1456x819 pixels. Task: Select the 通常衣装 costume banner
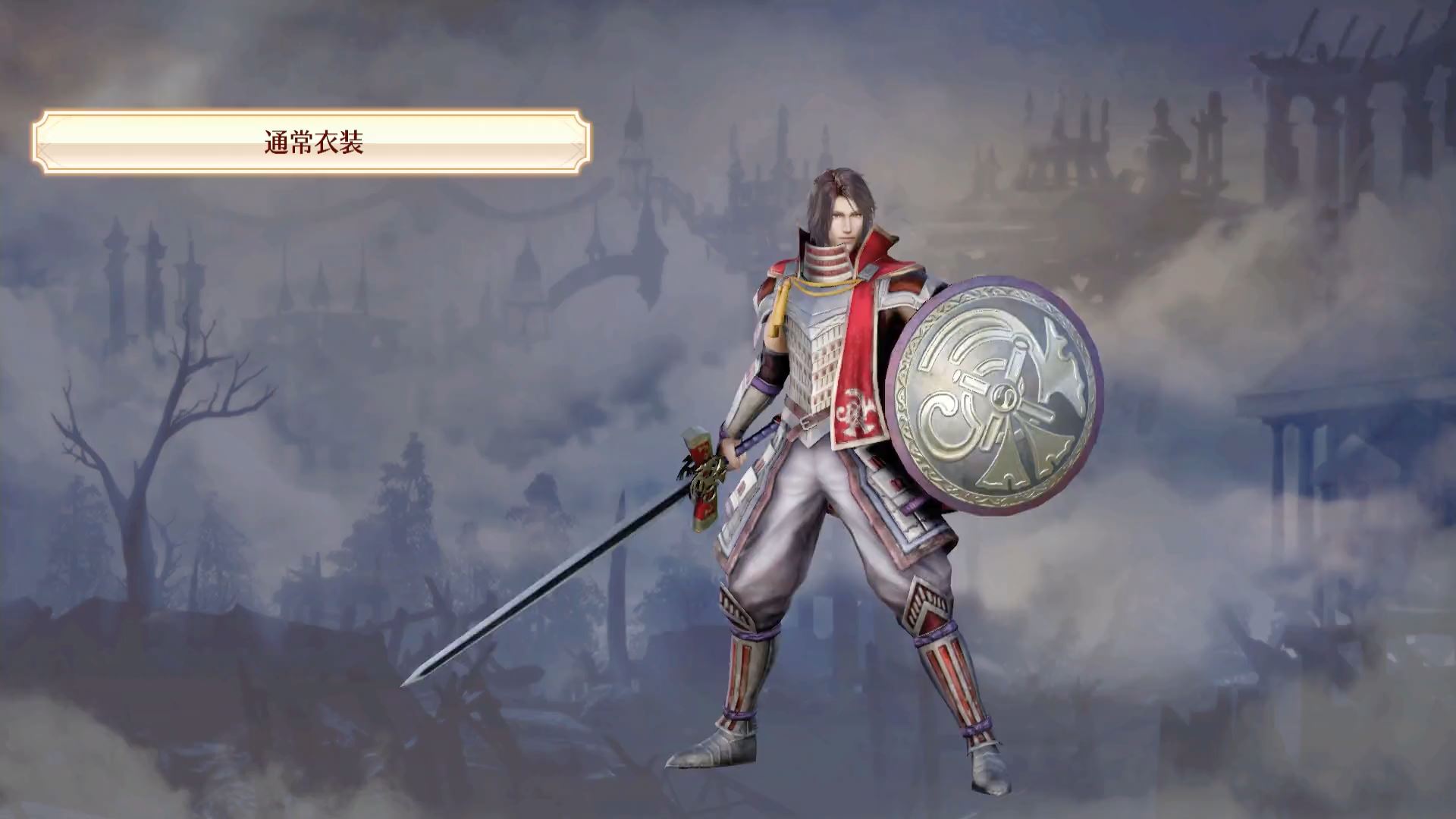[x=312, y=143]
